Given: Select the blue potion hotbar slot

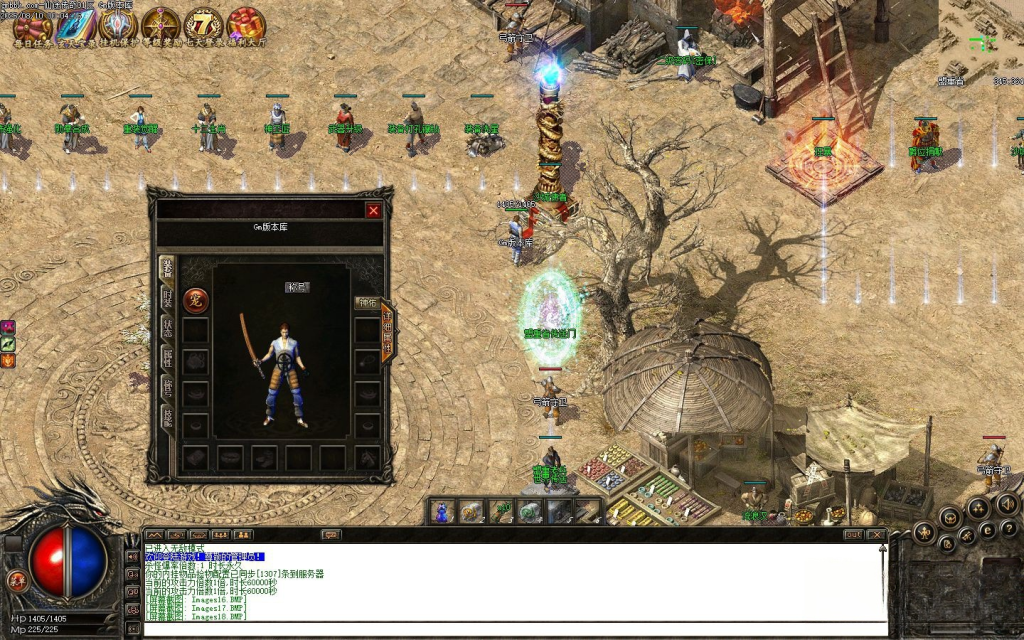Looking at the screenshot, I should (x=442, y=512).
